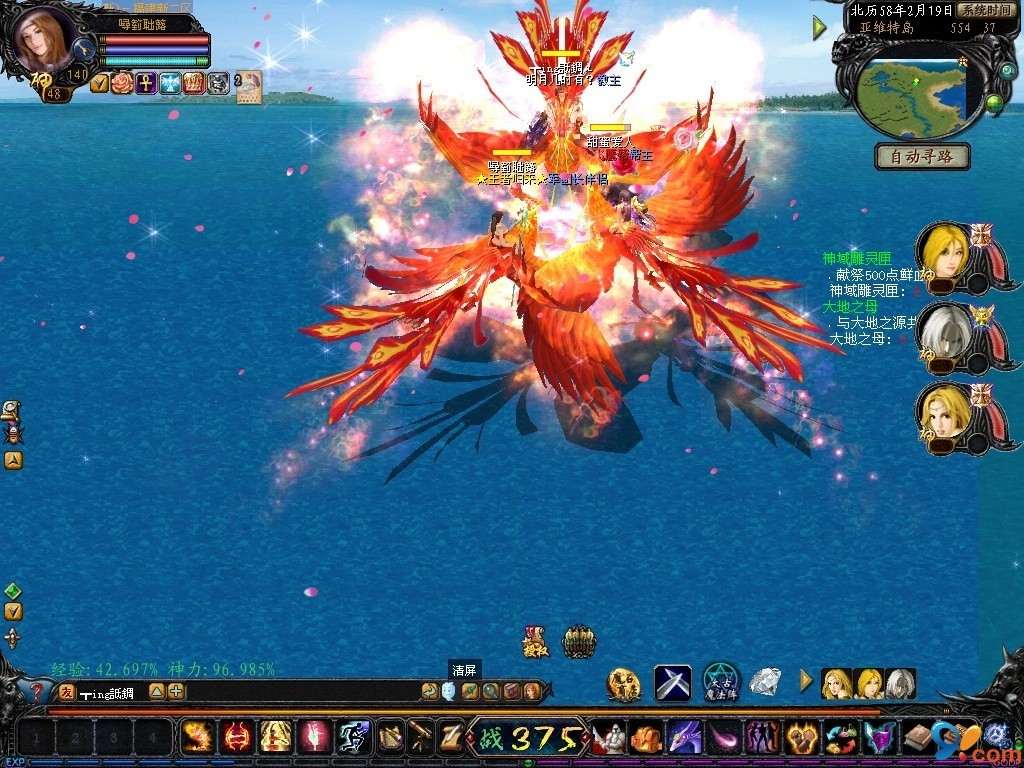Expand the yellow arrow beside the date panel
Image resolution: width=1024 pixels, height=768 pixels.
(x=820, y=27)
